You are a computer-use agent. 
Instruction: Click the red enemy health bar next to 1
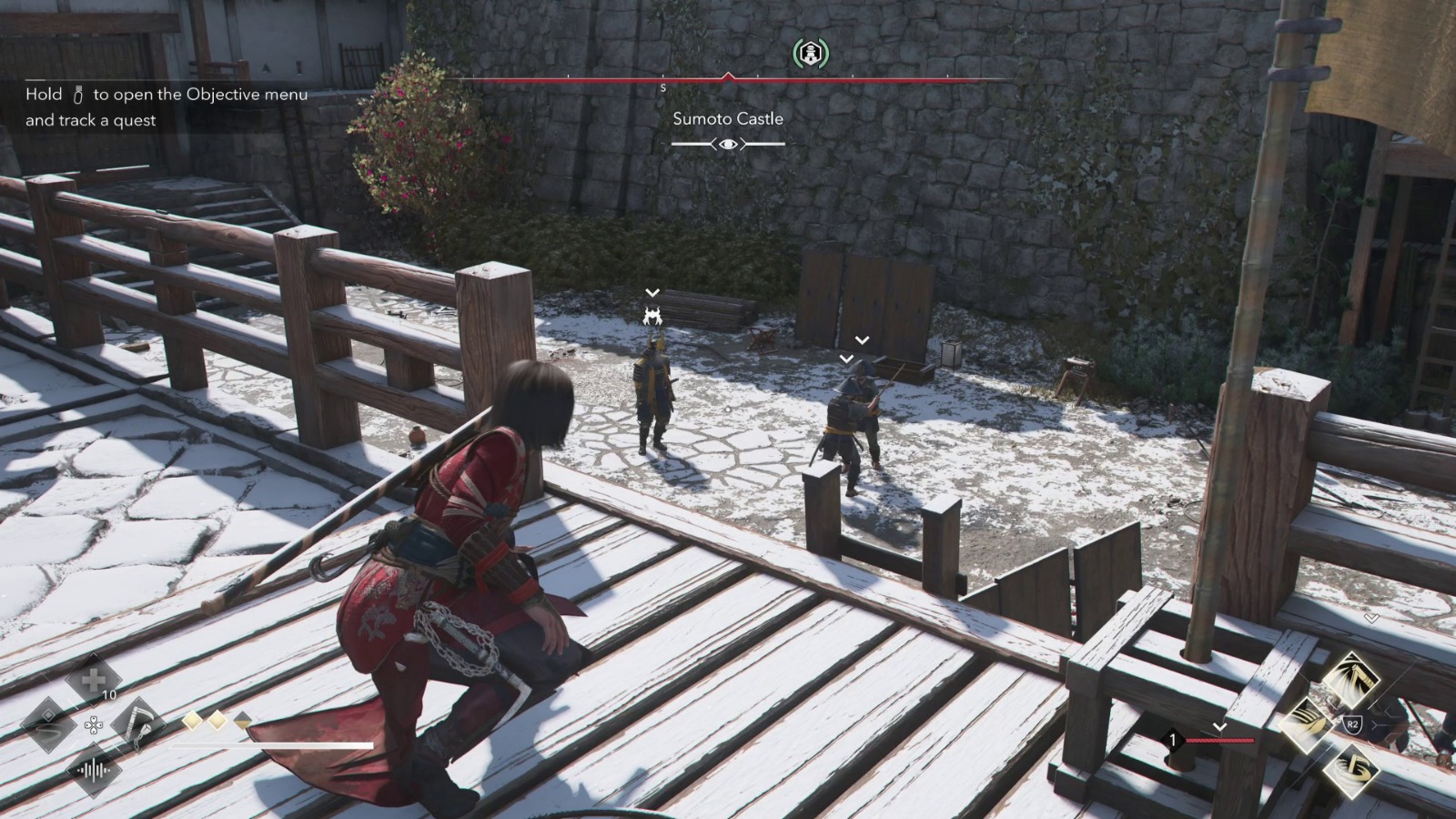pyautogui.click(x=1219, y=740)
